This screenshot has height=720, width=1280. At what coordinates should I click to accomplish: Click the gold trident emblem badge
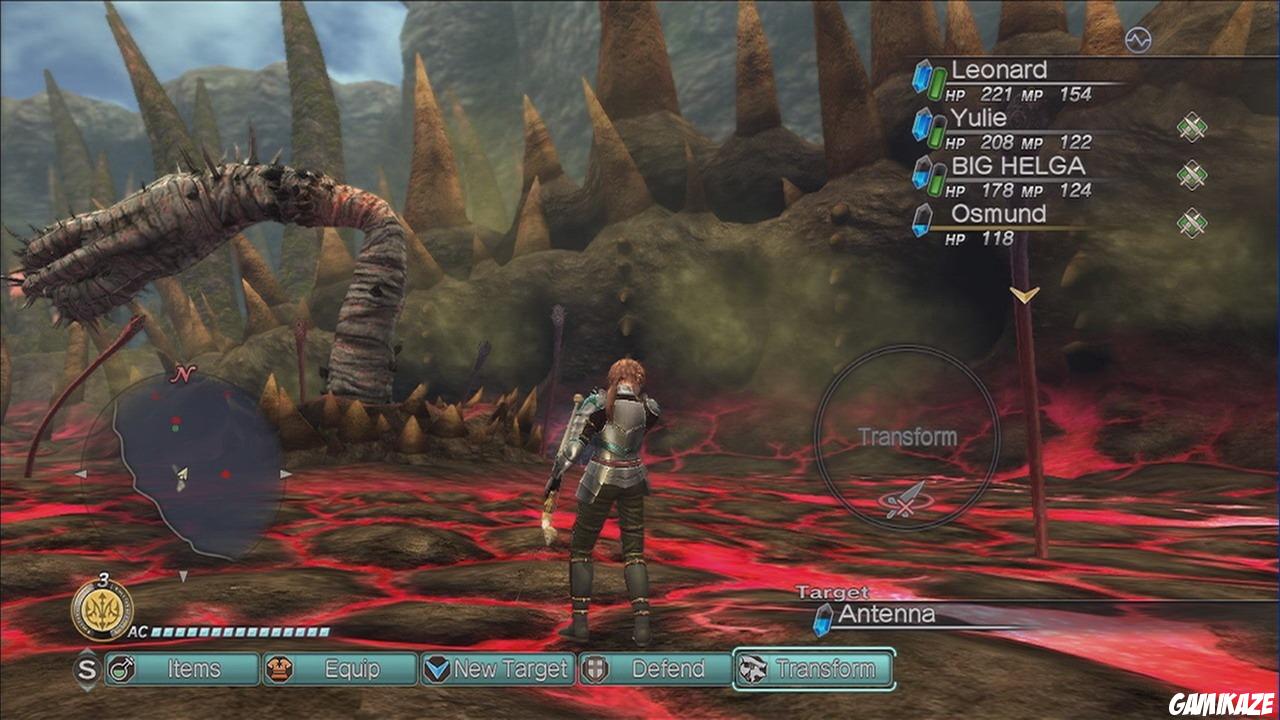pos(102,607)
